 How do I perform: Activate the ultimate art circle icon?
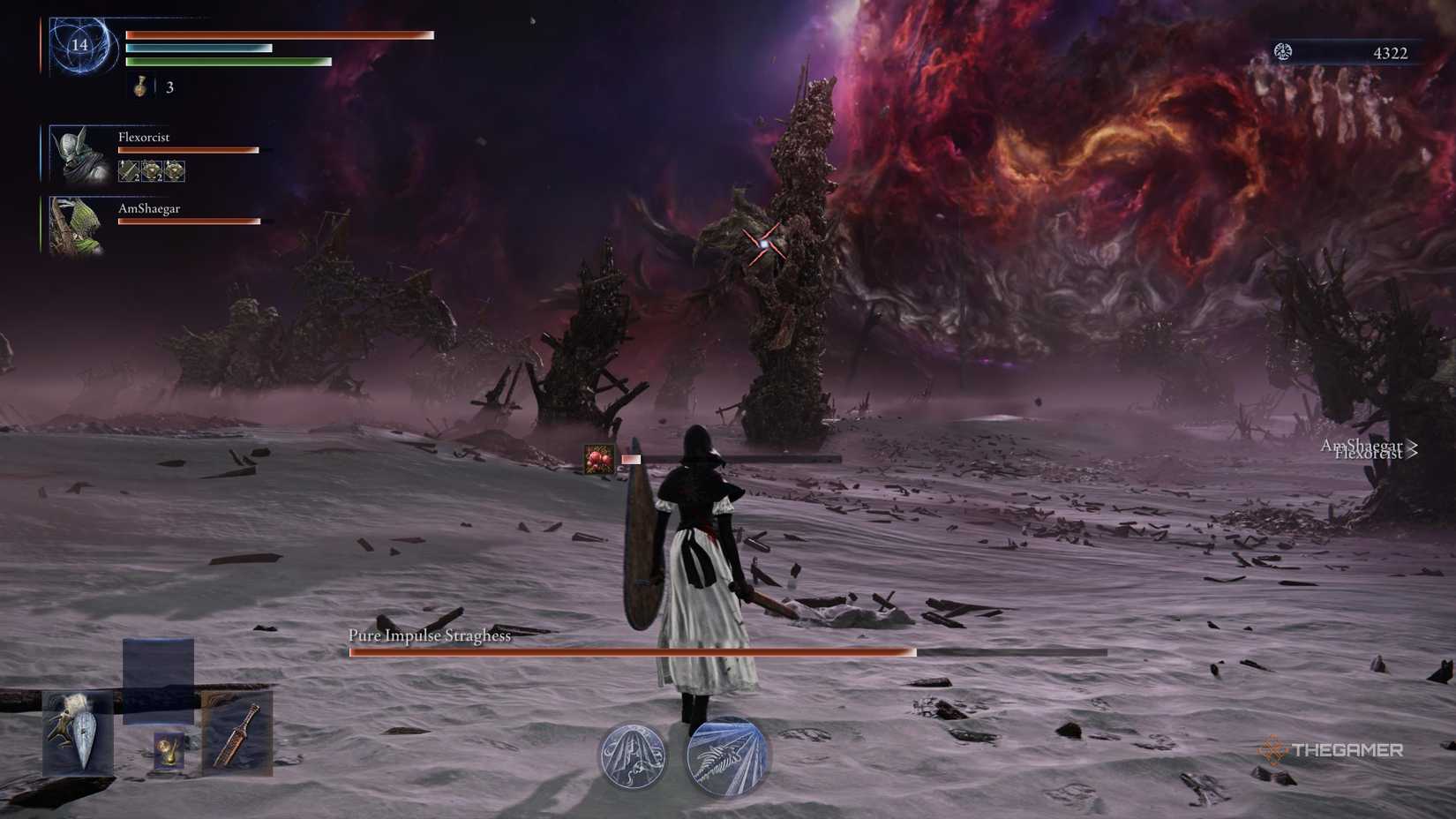(x=725, y=757)
